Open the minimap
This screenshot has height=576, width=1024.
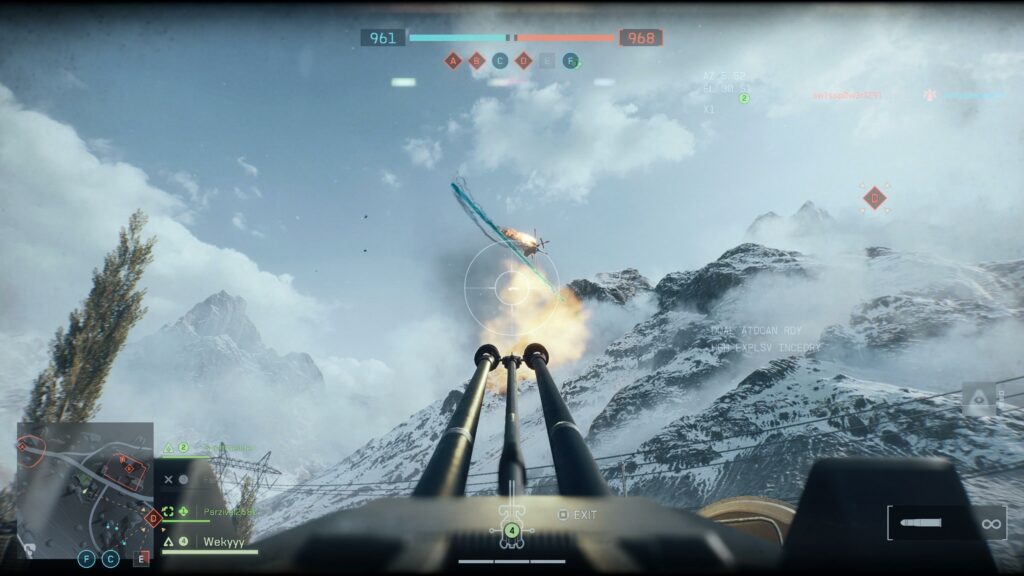[85, 490]
